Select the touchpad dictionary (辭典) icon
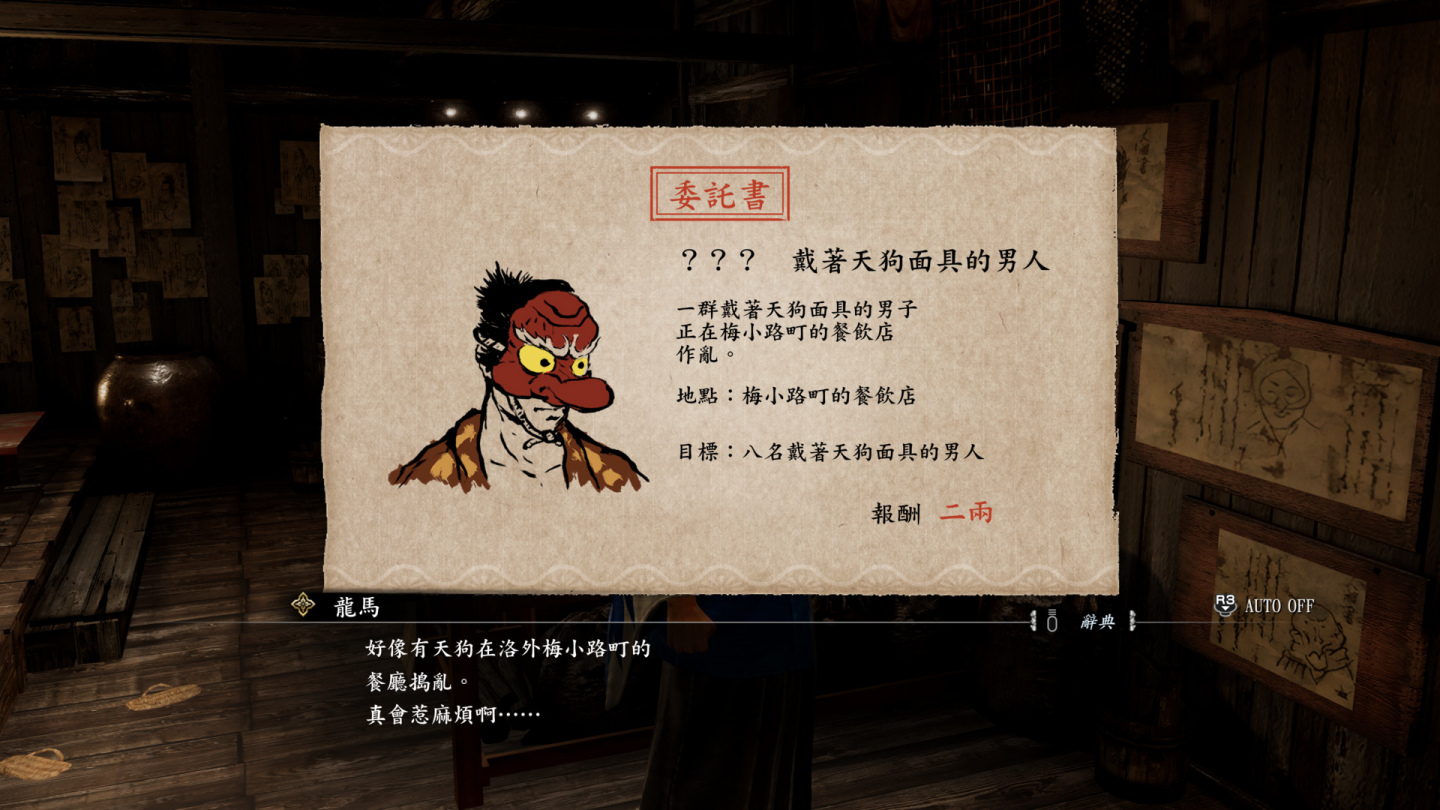Image resolution: width=1440 pixels, height=810 pixels. (x=1051, y=620)
